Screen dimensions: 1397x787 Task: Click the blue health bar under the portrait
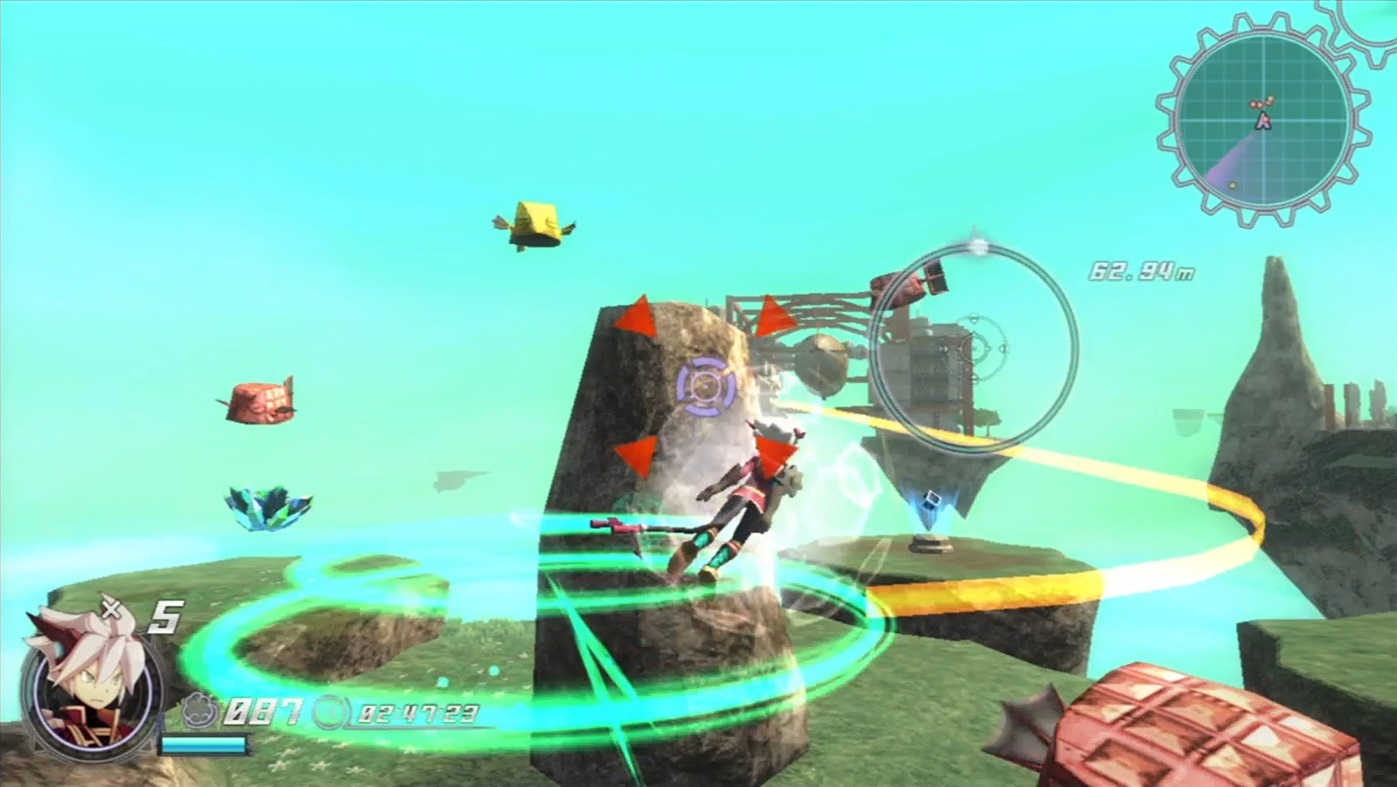click(x=202, y=745)
